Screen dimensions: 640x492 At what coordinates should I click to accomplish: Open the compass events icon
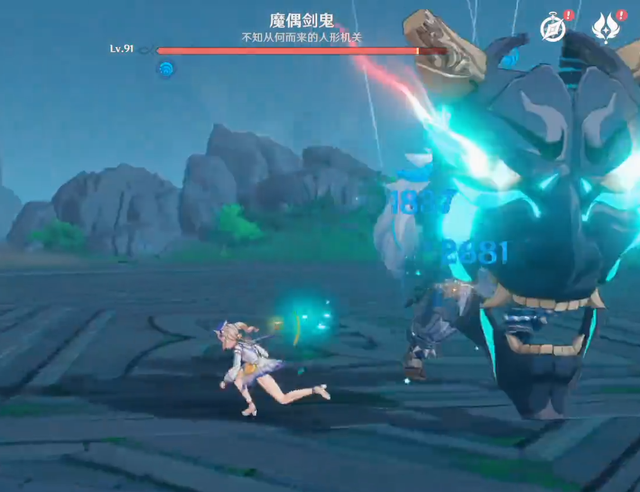(553, 27)
